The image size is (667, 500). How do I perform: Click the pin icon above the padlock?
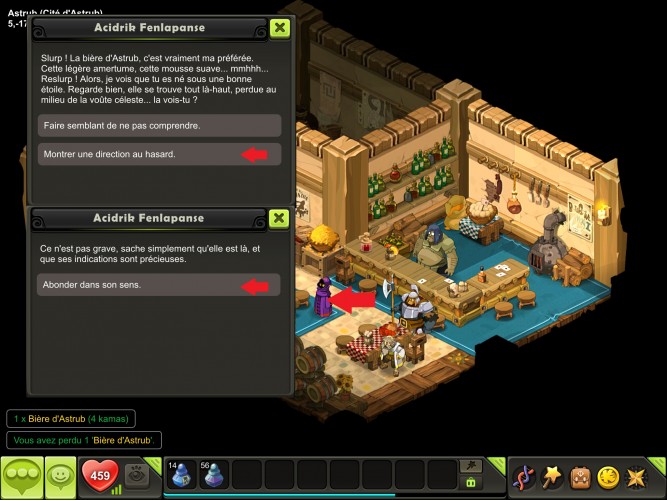[470, 466]
